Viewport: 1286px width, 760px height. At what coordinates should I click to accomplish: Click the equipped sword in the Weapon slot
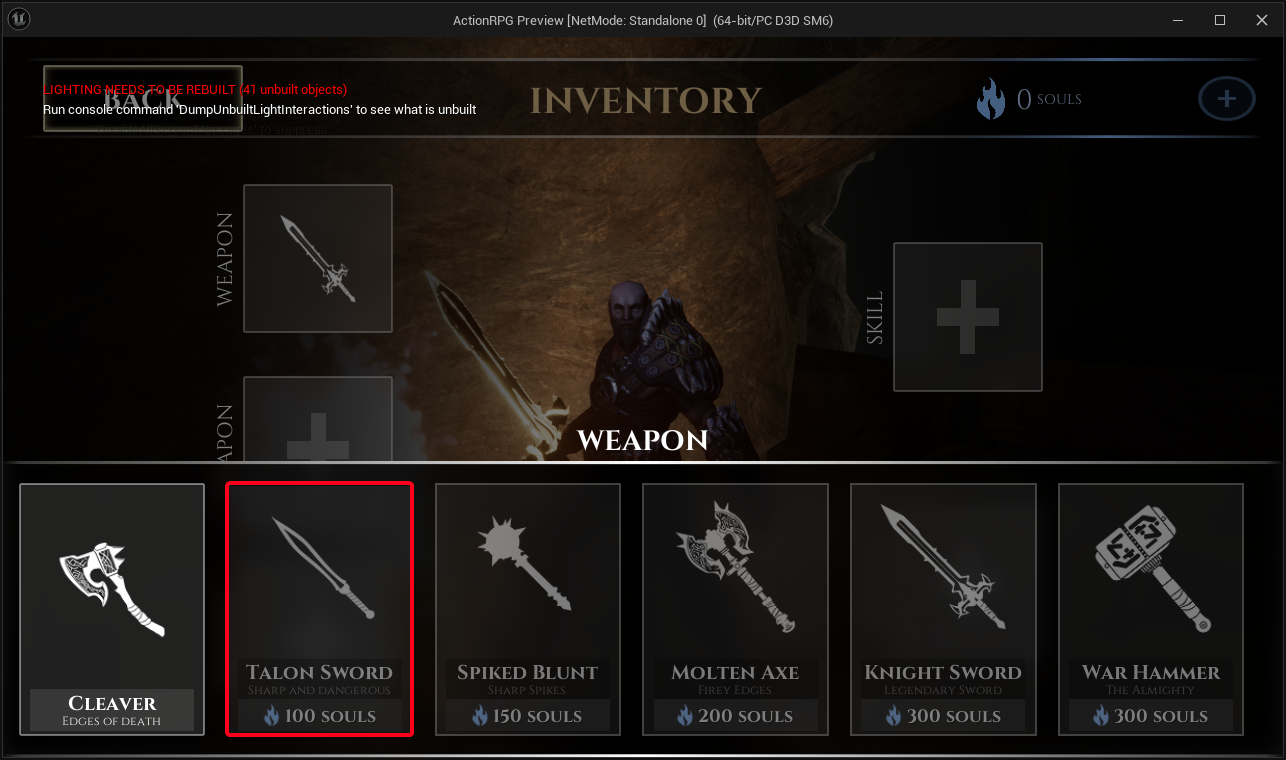[317, 258]
